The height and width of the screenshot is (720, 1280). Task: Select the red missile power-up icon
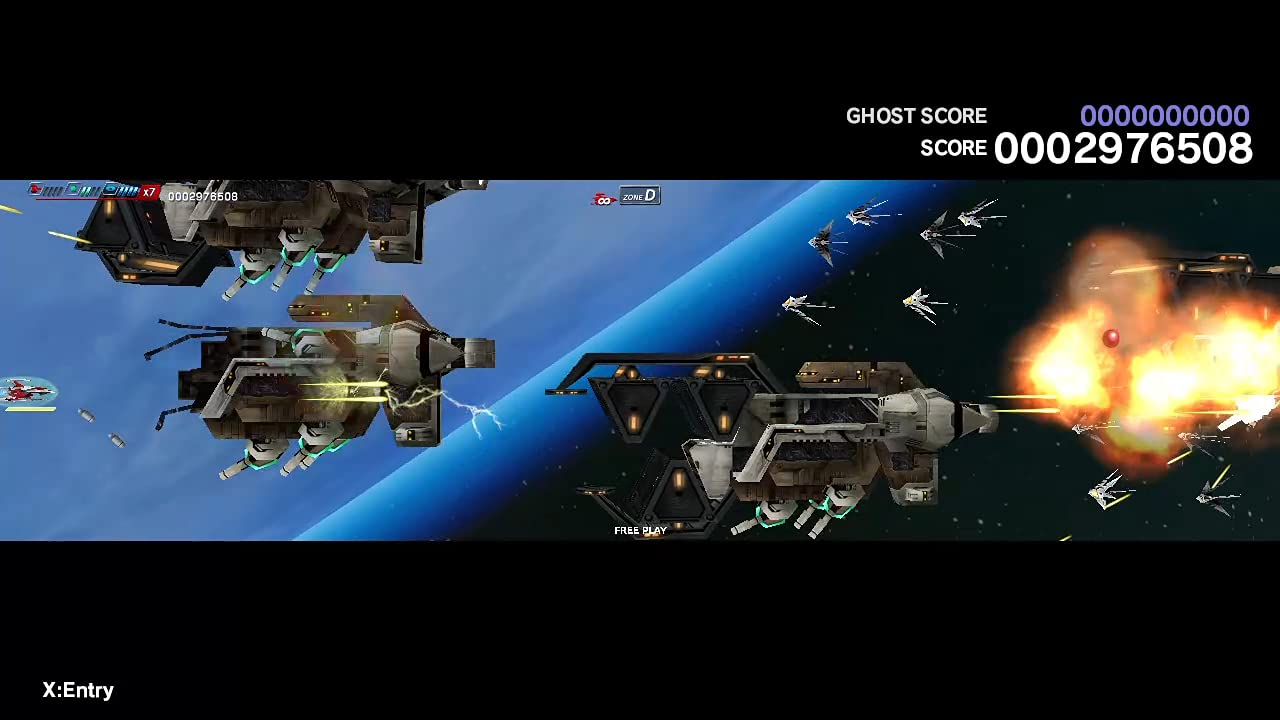pos(35,189)
